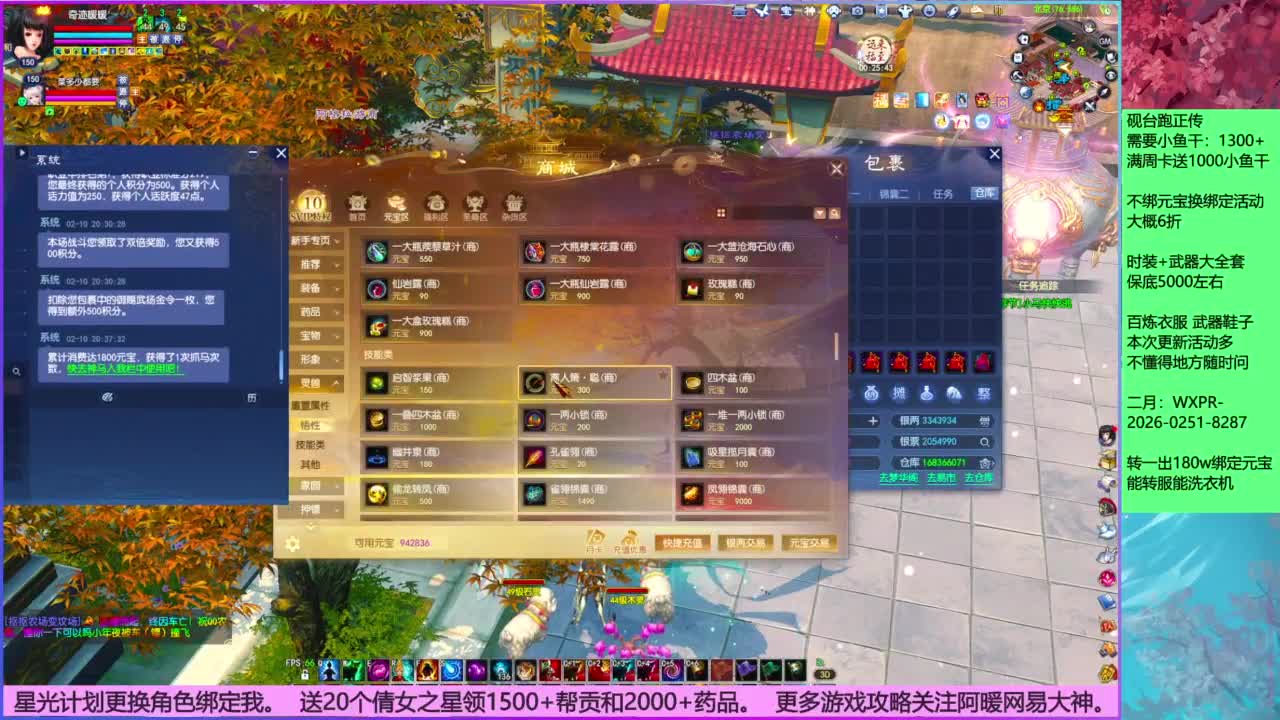The height and width of the screenshot is (720, 1280).
Task: Select the 摆摊 stall icon in the 包裹 window
Action: (x=901, y=392)
